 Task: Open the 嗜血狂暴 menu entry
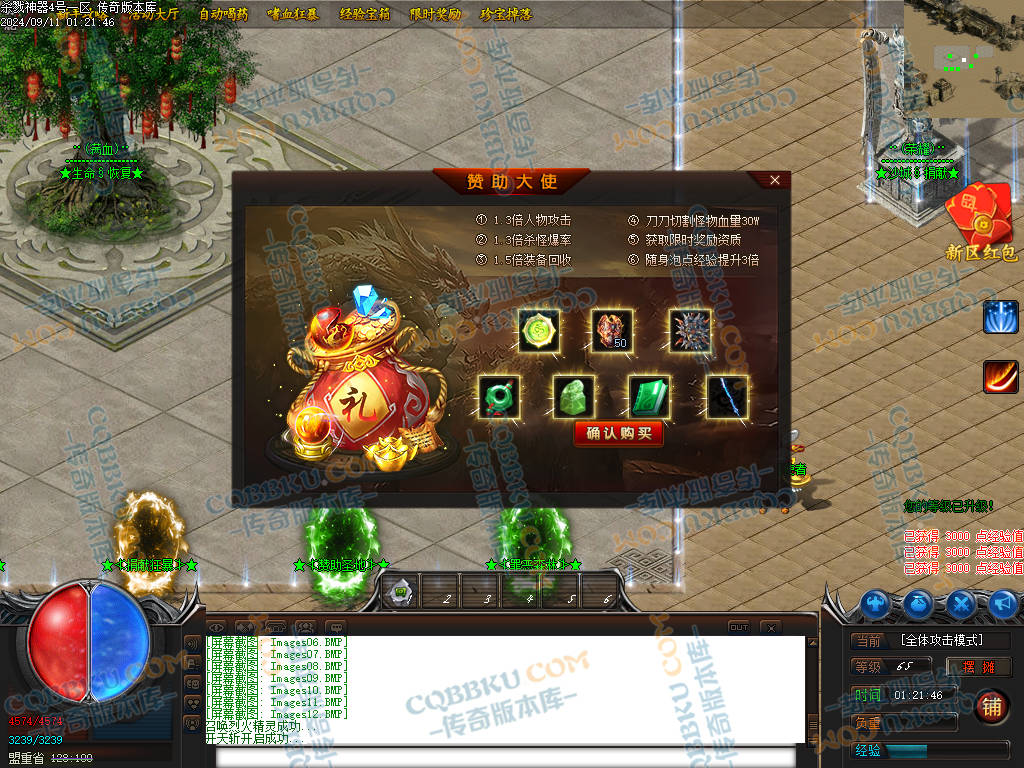tap(293, 14)
